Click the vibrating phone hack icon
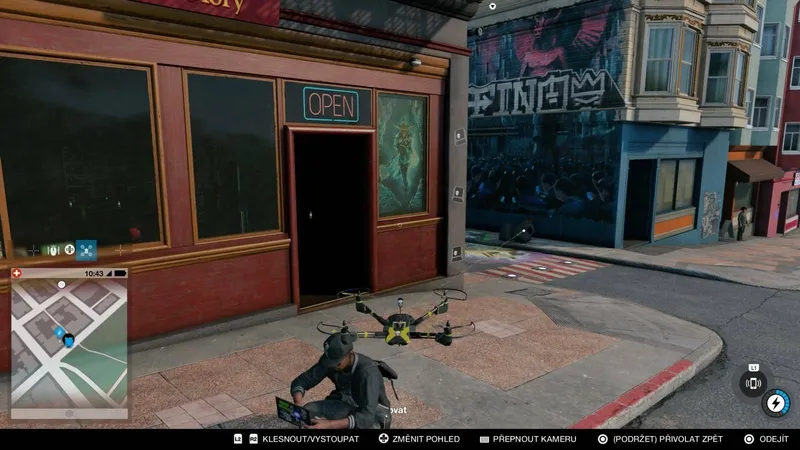Viewport: 800px width, 450px height. tap(753, 383)
